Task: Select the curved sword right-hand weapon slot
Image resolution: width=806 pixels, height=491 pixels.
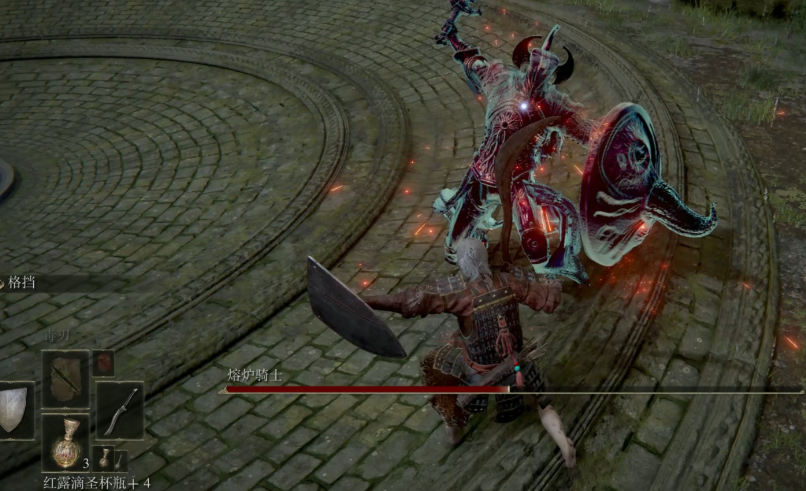Action: click(x=119, y=409)
